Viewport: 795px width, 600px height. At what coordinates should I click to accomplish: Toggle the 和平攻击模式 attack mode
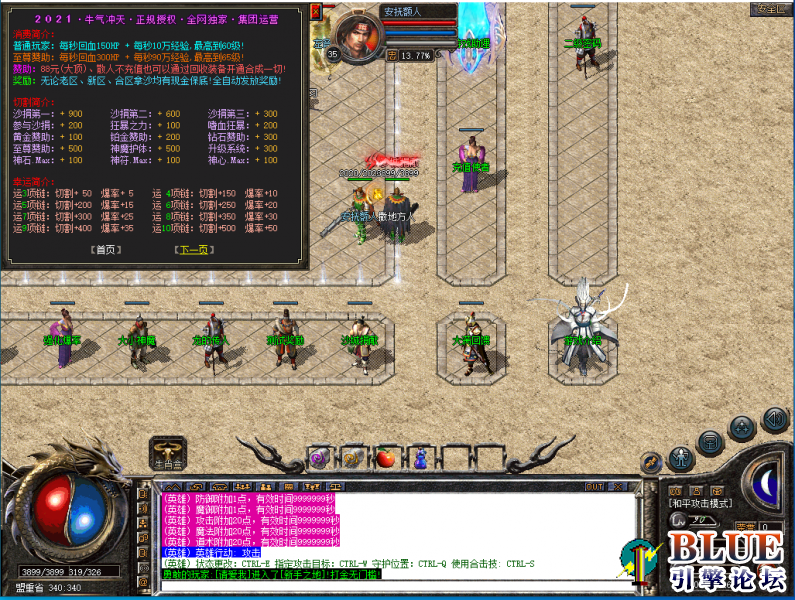coord(700,503)
